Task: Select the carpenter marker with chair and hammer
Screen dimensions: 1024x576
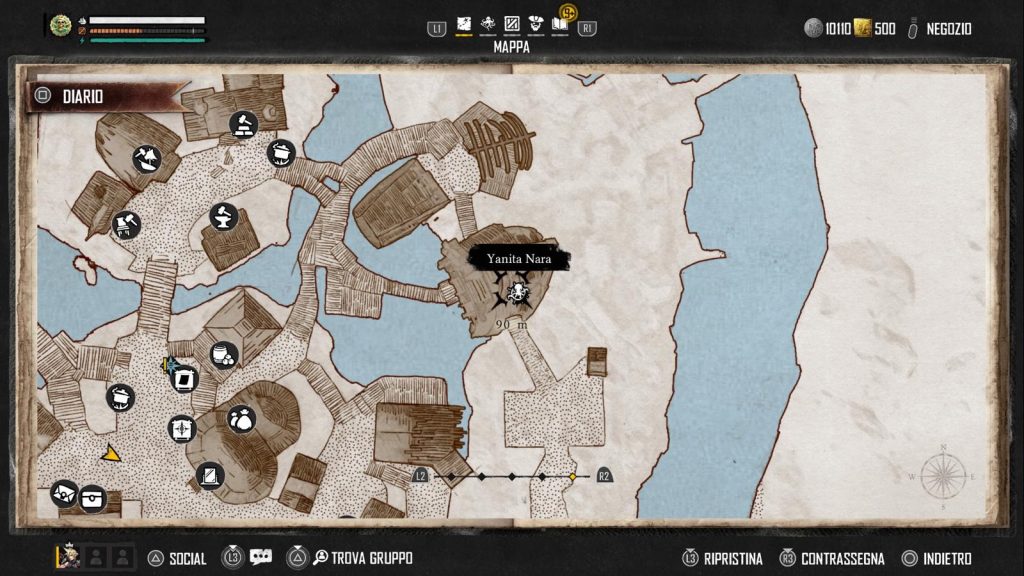Action: coord(126,224)
